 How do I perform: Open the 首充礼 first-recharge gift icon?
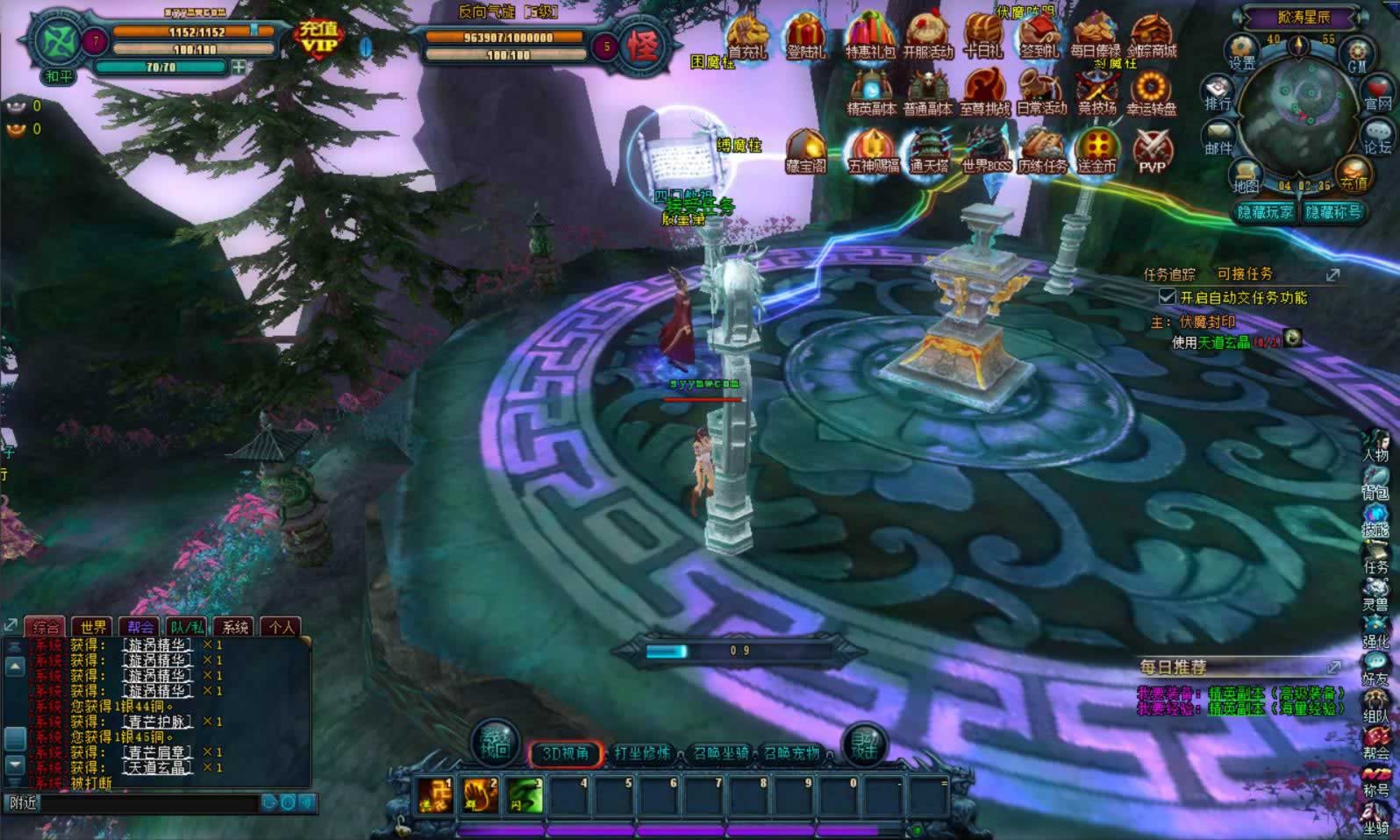coord(747,36)
